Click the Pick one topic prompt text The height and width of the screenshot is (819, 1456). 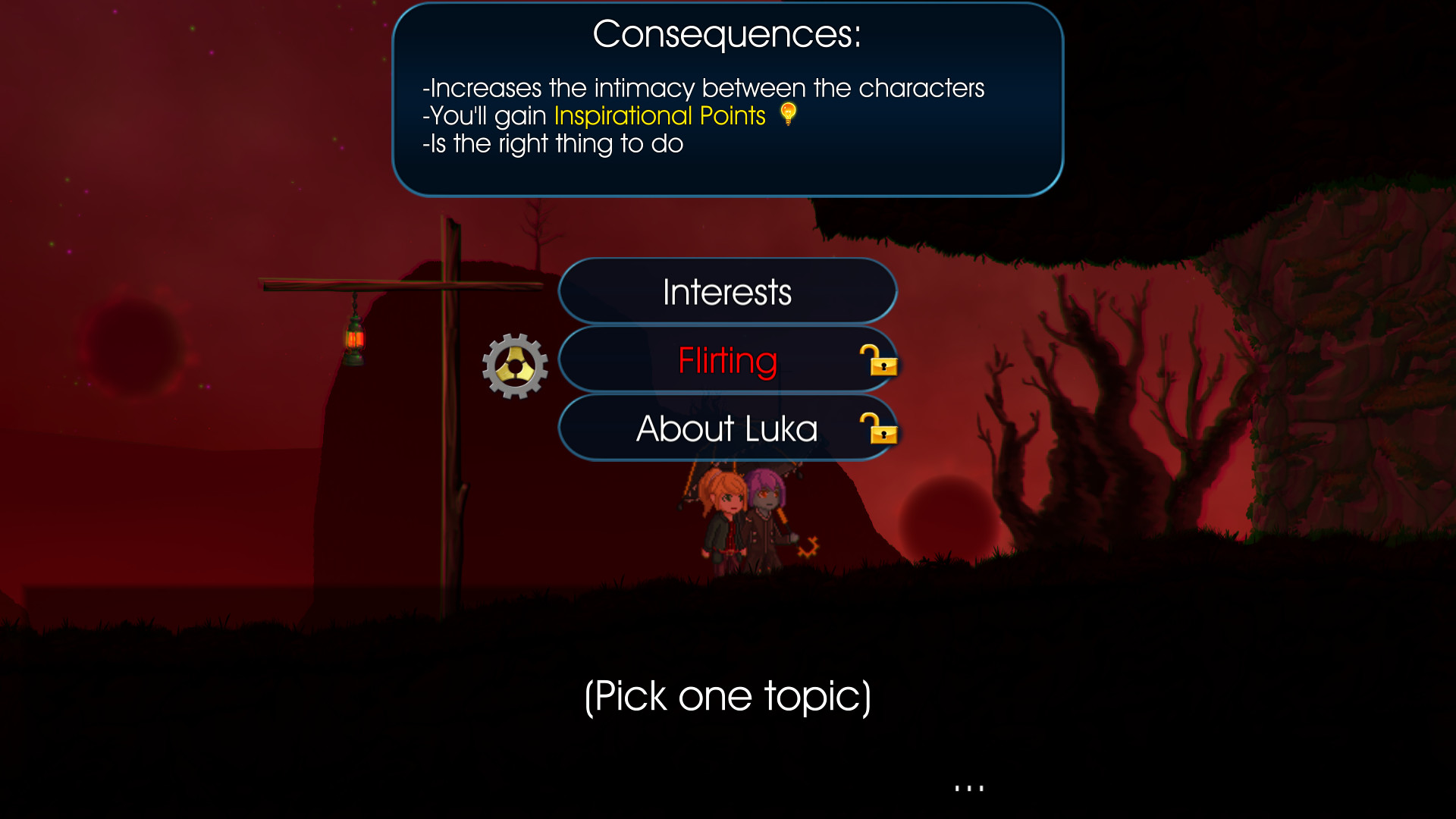click(728, 696)
